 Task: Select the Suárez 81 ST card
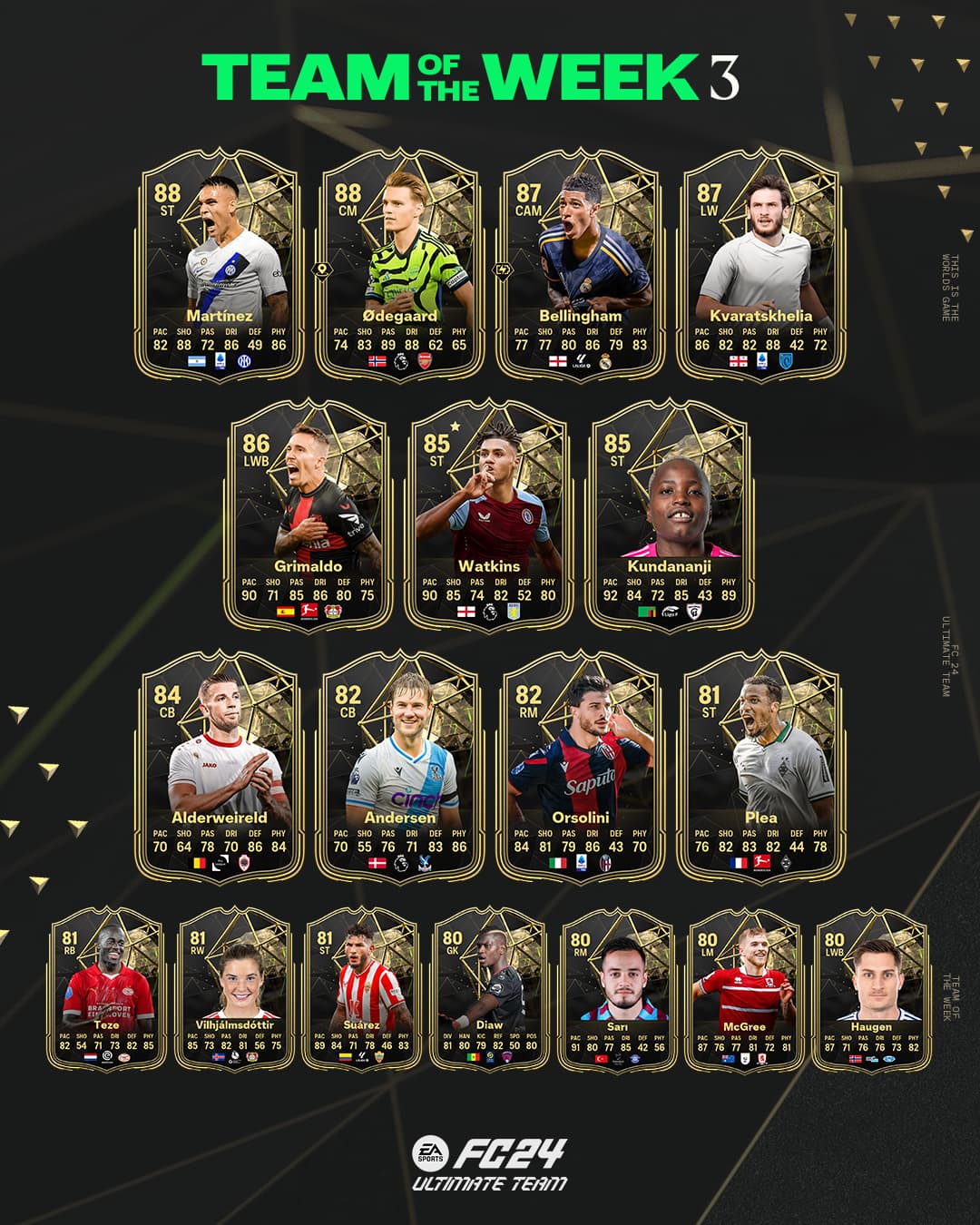361,991
